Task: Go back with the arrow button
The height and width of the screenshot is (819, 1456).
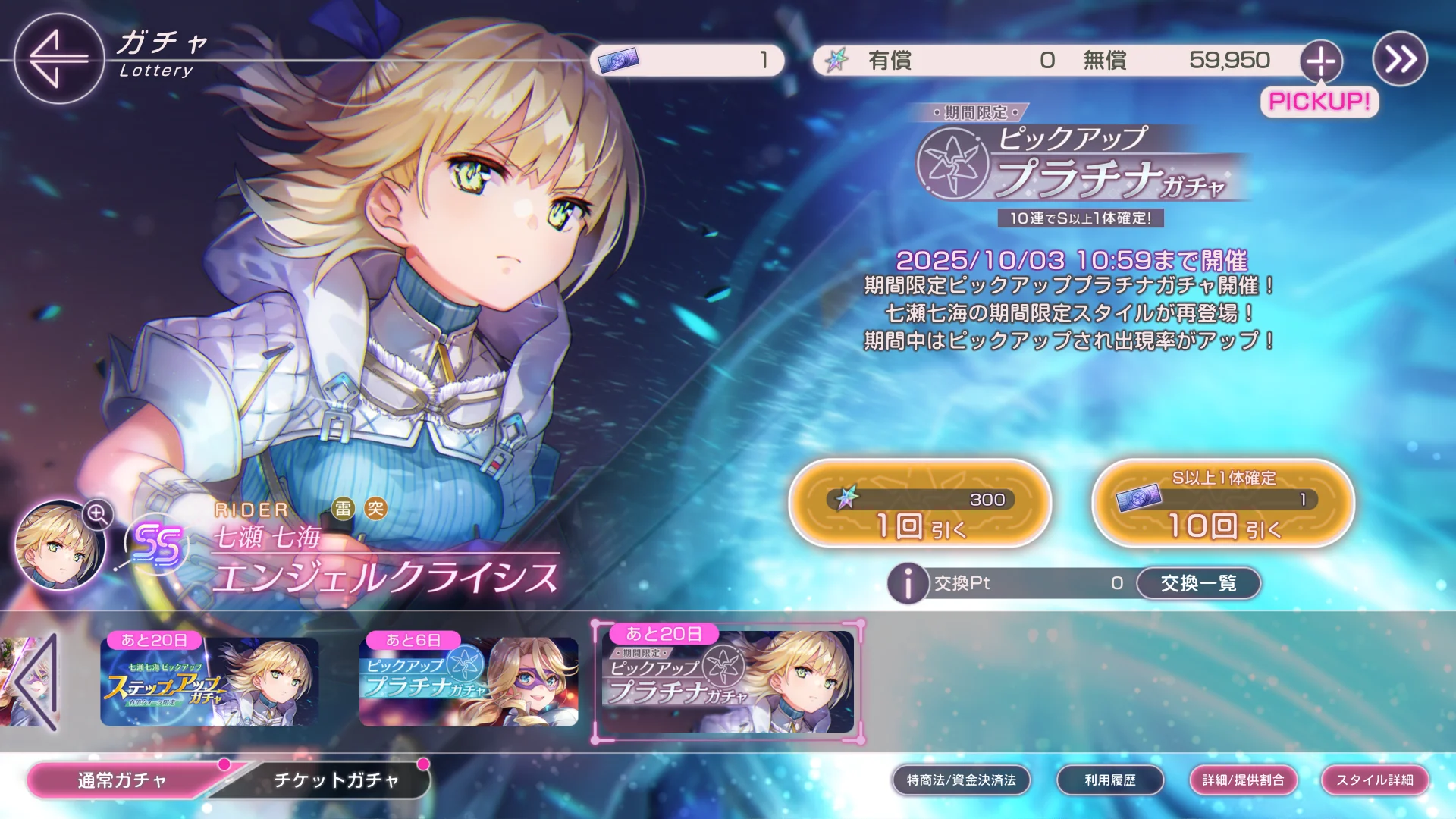Action: pyautogui.click(x=58, y=58)
